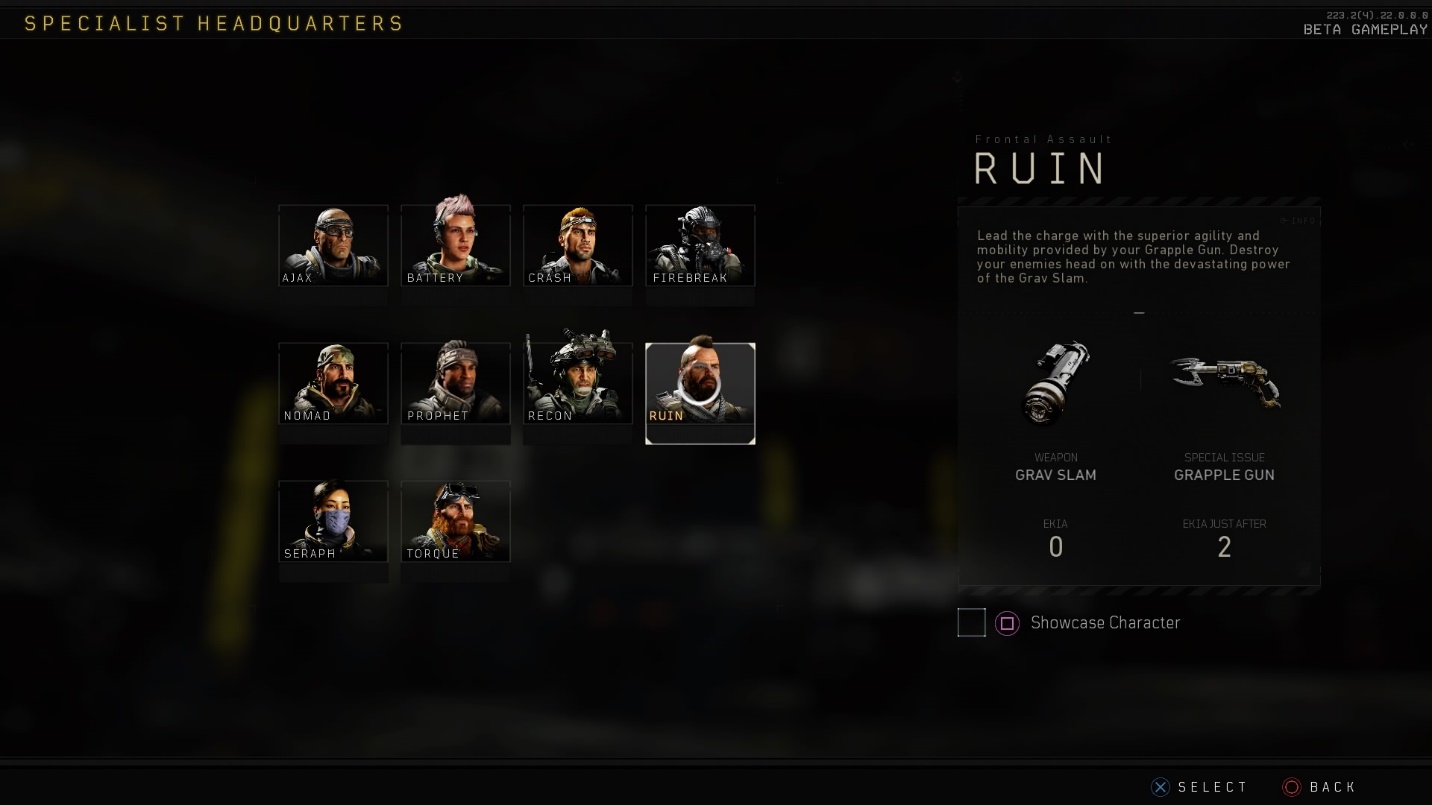1432x805 pixels.
Task: Select the Seraph specialist portrait
Action: point(333,521)
